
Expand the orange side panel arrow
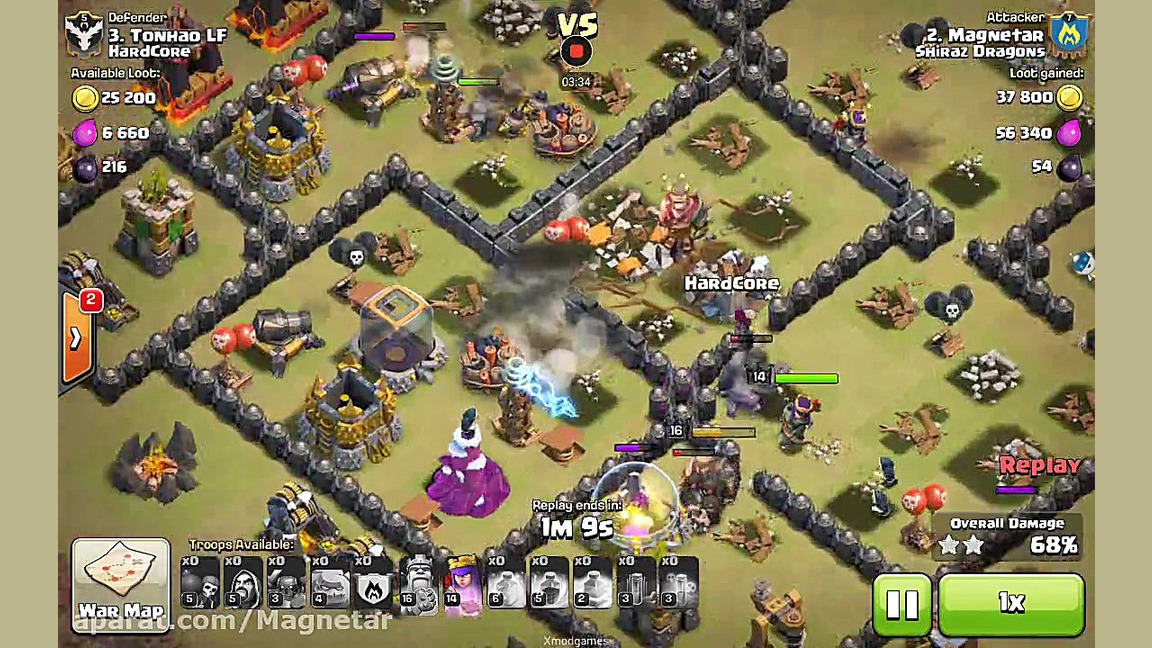pyautogui.click(x=77, y=338)
